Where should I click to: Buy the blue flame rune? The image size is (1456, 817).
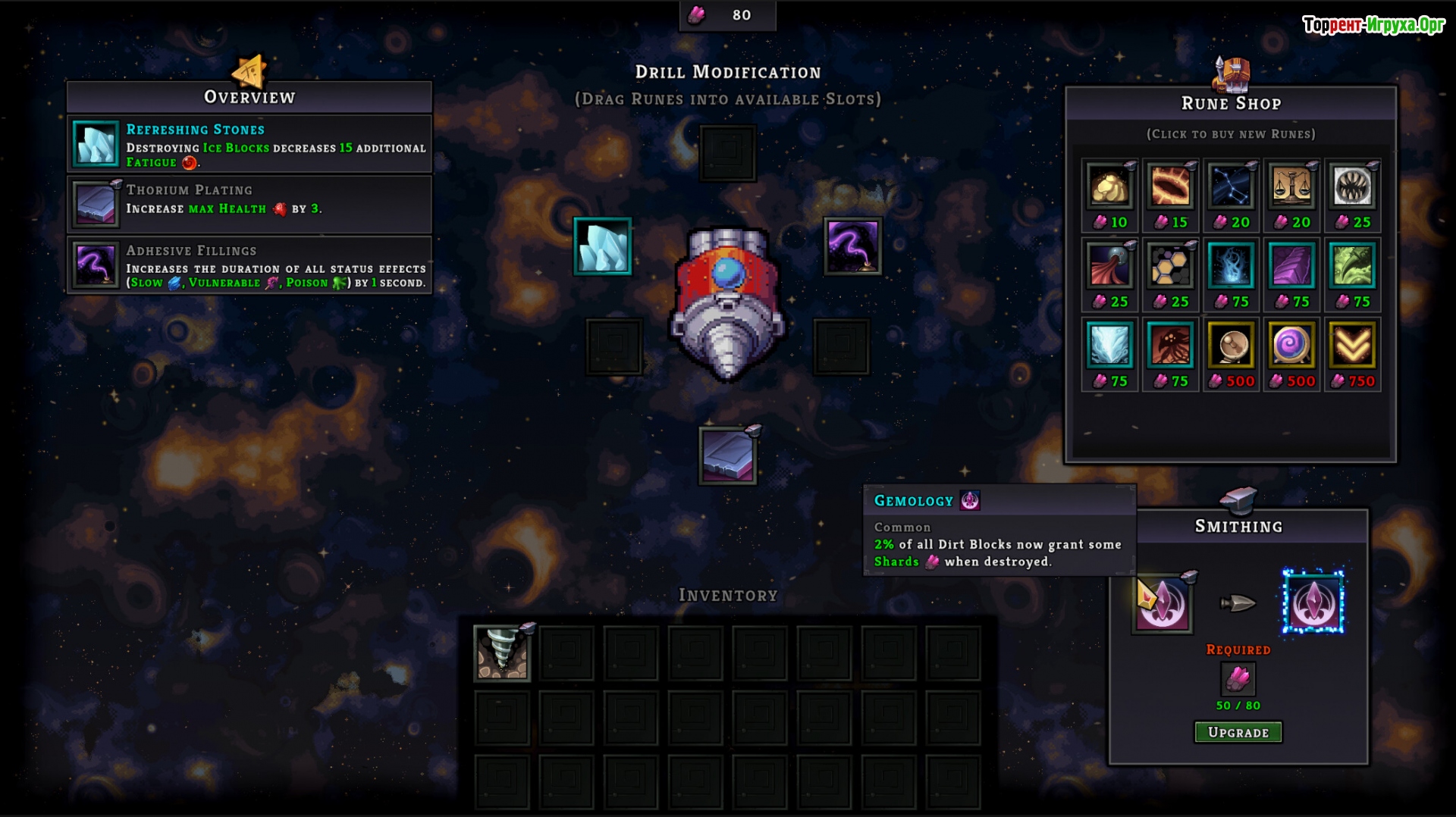[x=1231, y=267]
